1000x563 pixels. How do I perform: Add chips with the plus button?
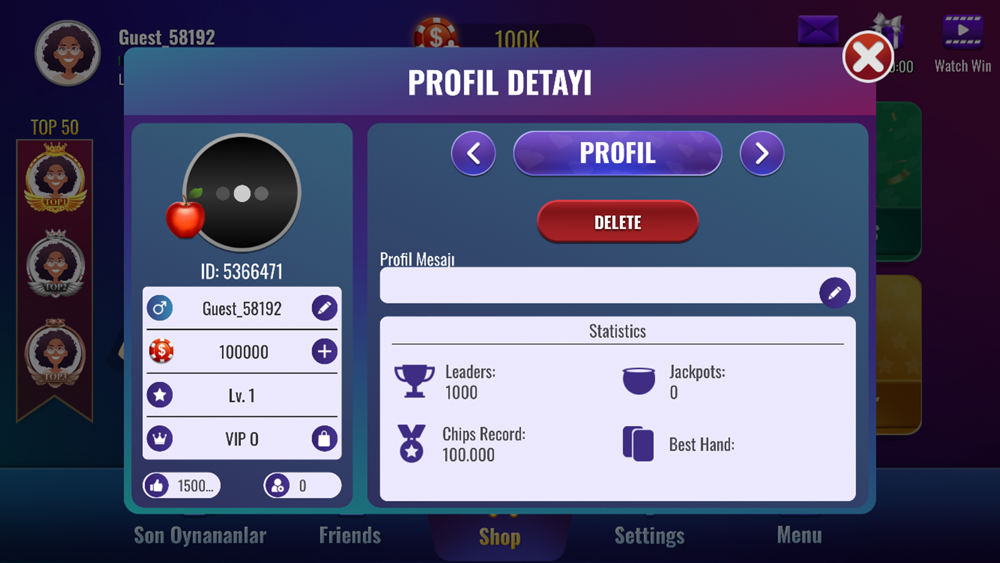click(x=324, y=352)
